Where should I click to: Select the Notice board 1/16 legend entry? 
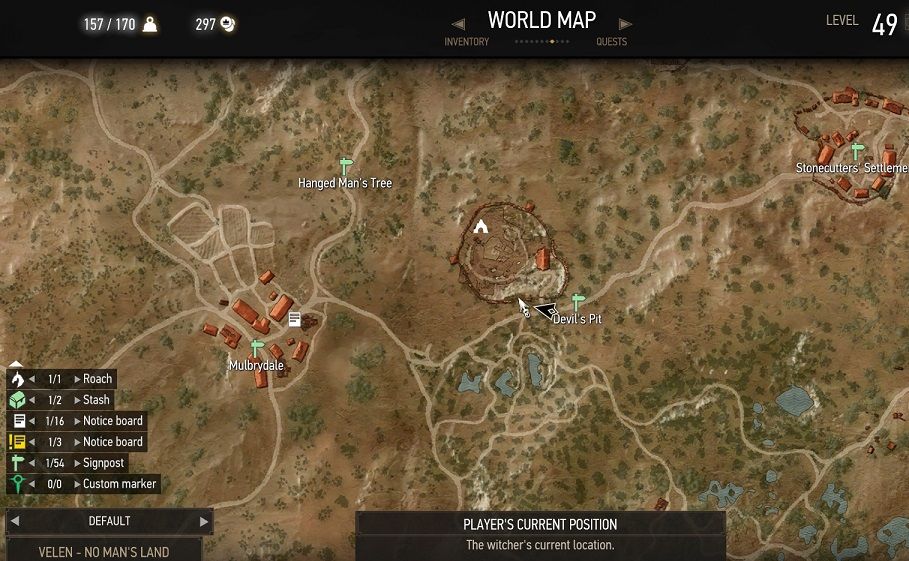112,421
